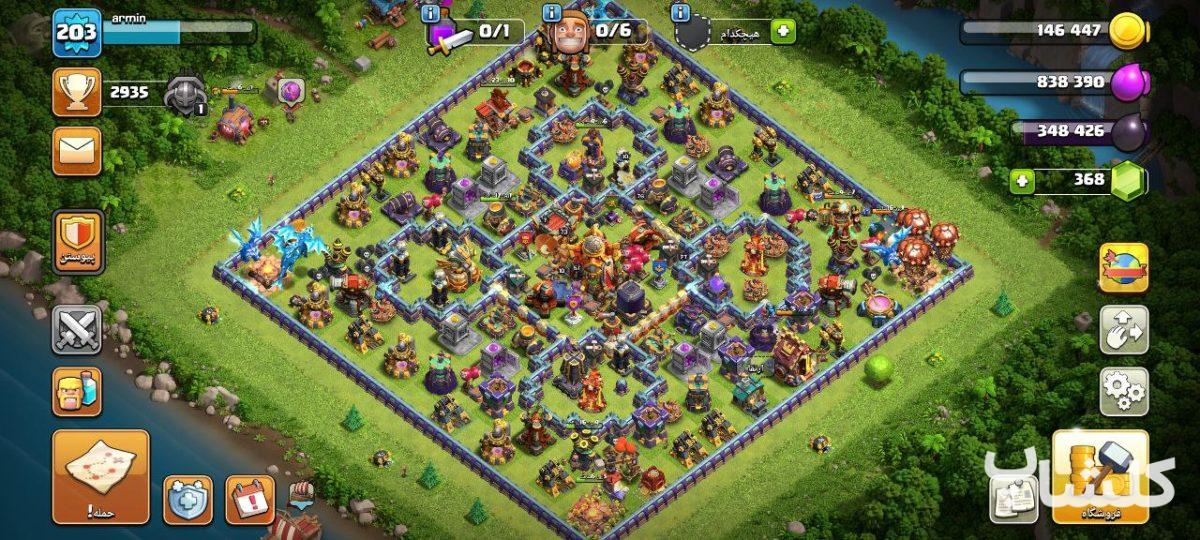Open the calendar events button

pyautogui.click(x=249, y=499)
